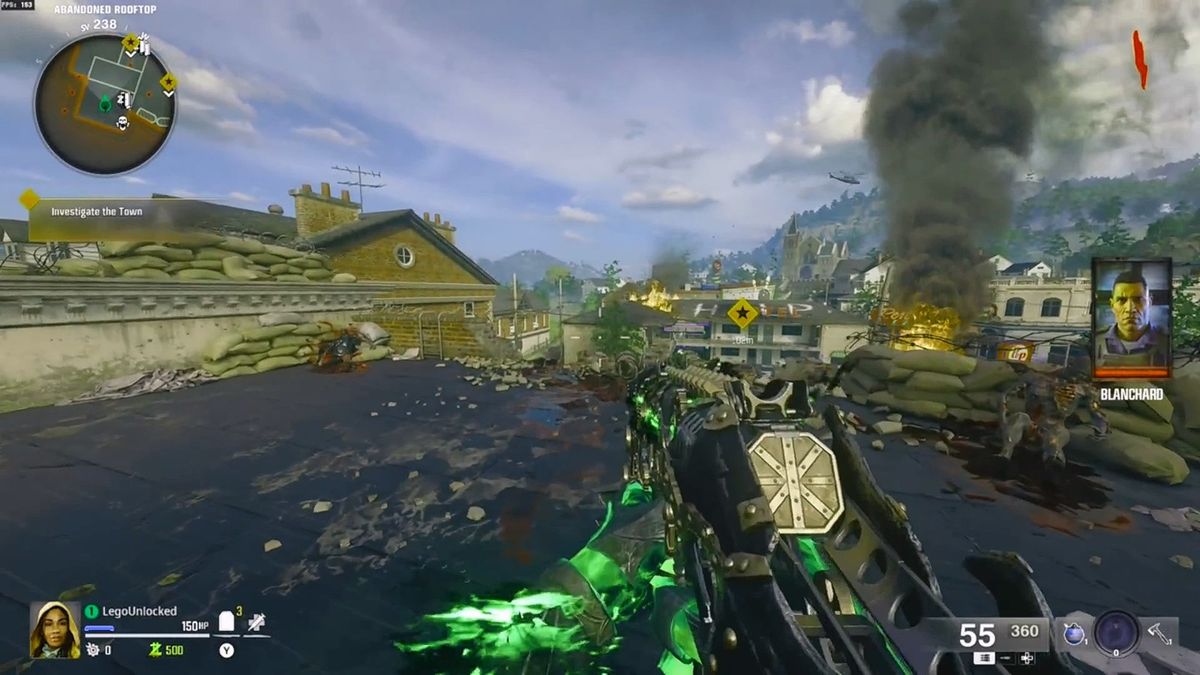Click the LegoUnlocked player portrait
Screen dimensions: 1200x675
click(55, 630)
